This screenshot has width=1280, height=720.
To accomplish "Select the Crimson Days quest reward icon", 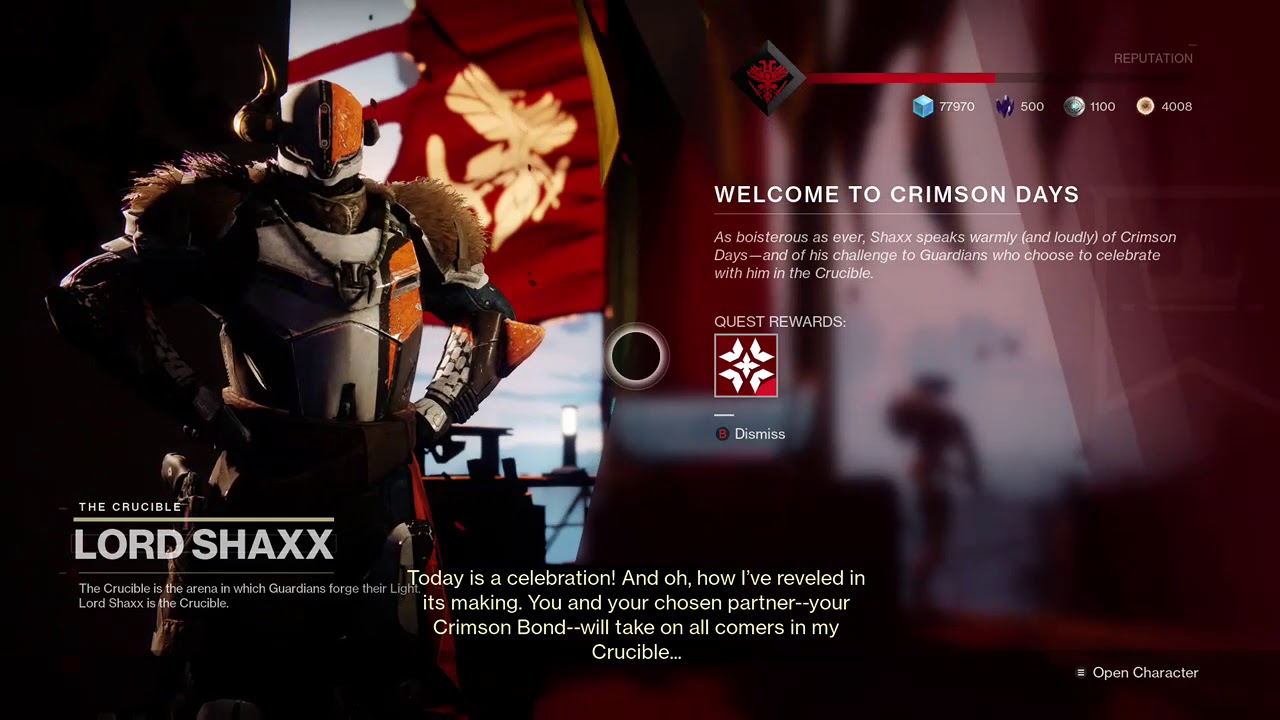I will tap(746, 366).
